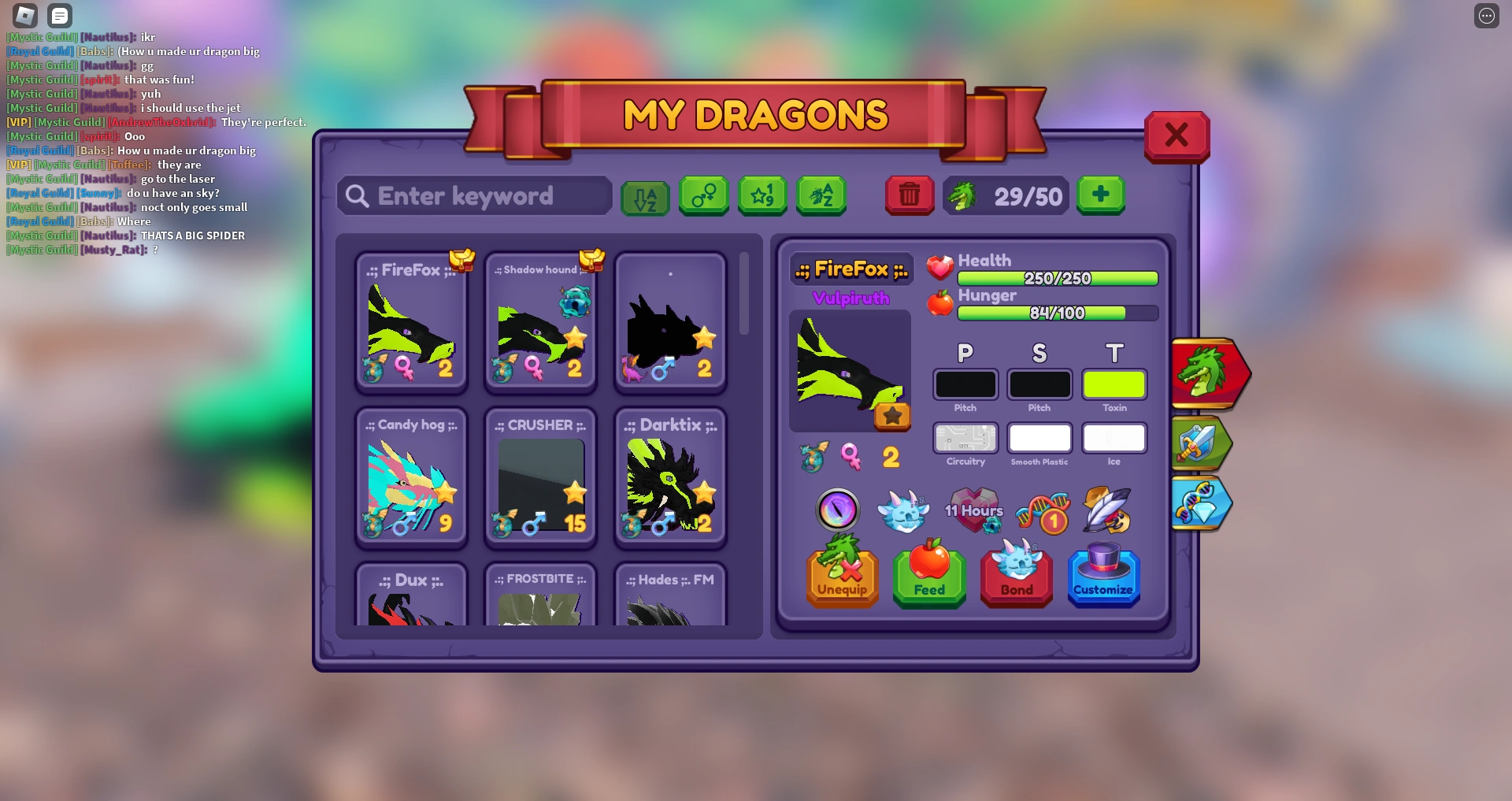Click the trash delete icon
Screen dimensions: 1512x801
pos(909,195)
